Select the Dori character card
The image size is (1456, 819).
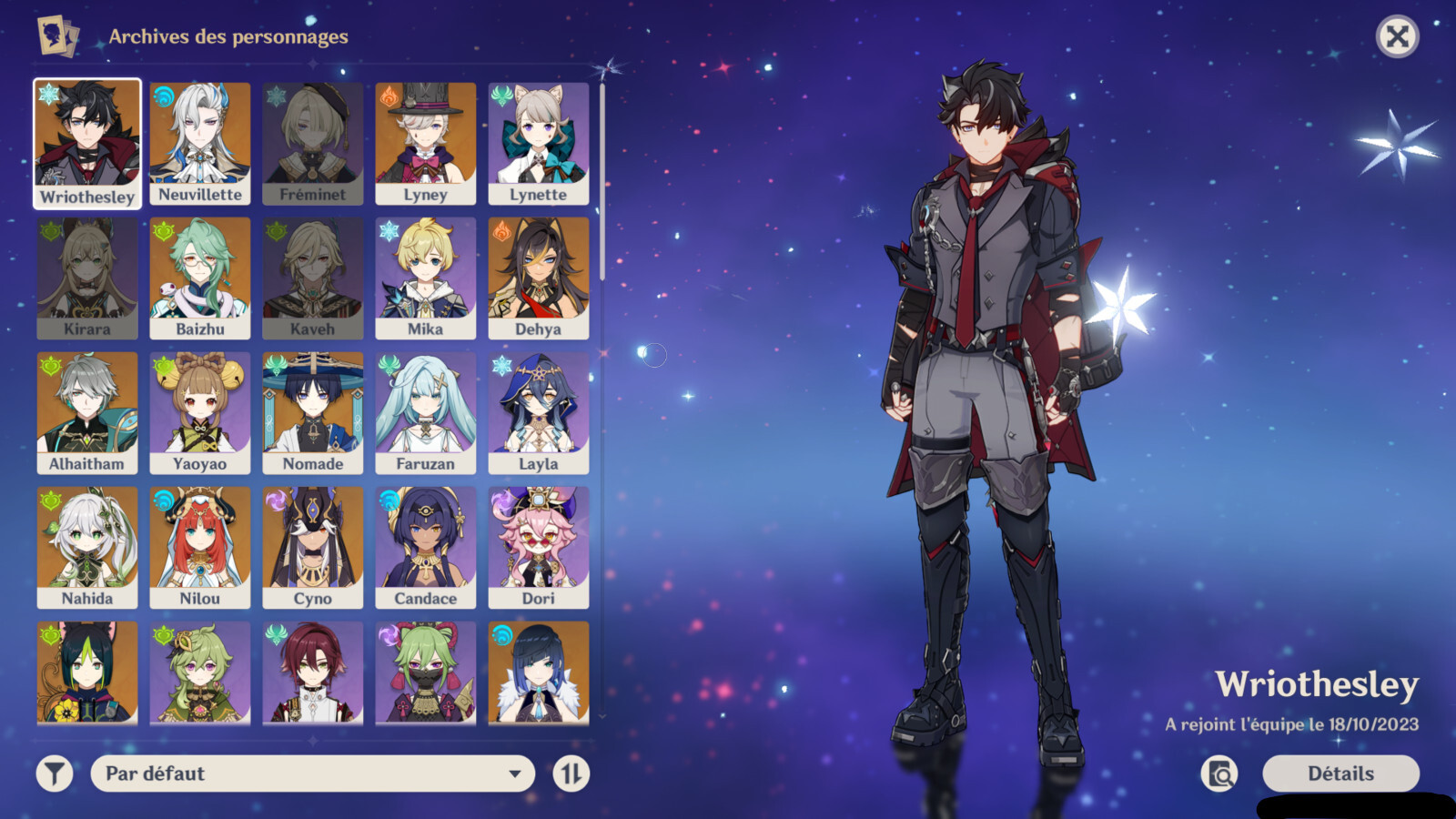(x=539, y=547)
